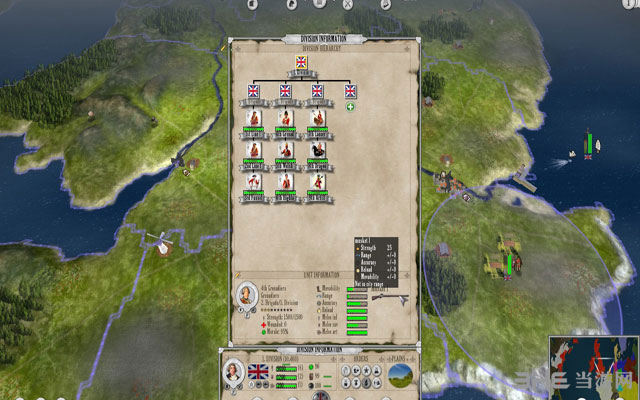The width and height of the screenshot is (640, 400).
Task: Select the first brigade's Union Jack flag
Action: click(x=252, y=91)
